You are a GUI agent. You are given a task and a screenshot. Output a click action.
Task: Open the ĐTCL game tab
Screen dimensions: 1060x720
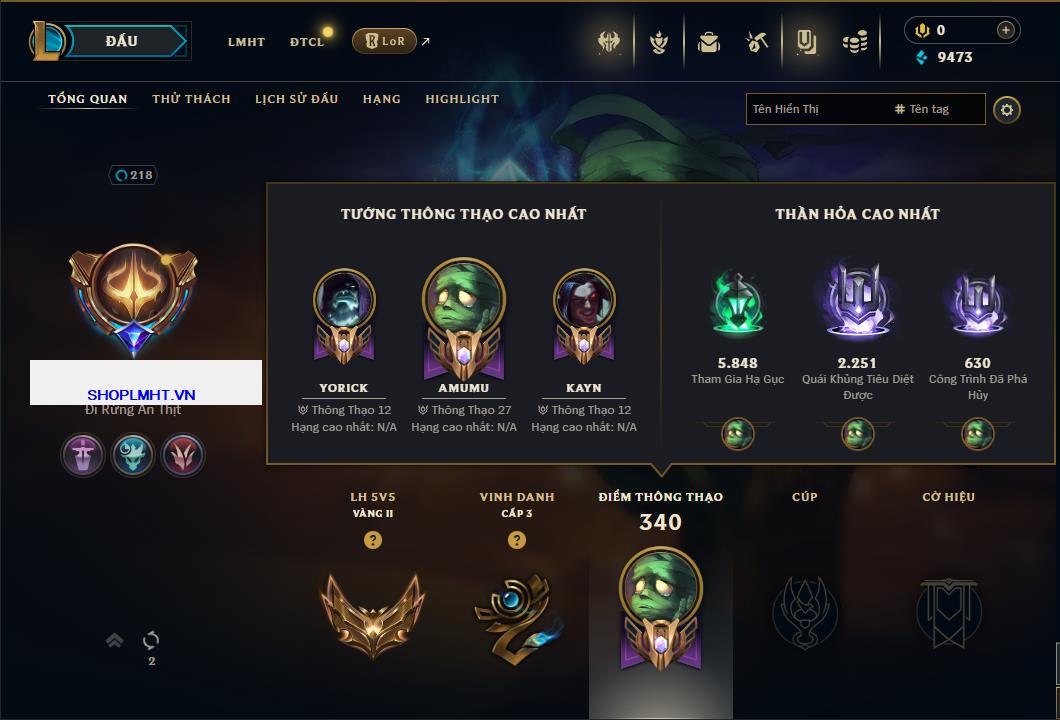(x=307, y=42)
